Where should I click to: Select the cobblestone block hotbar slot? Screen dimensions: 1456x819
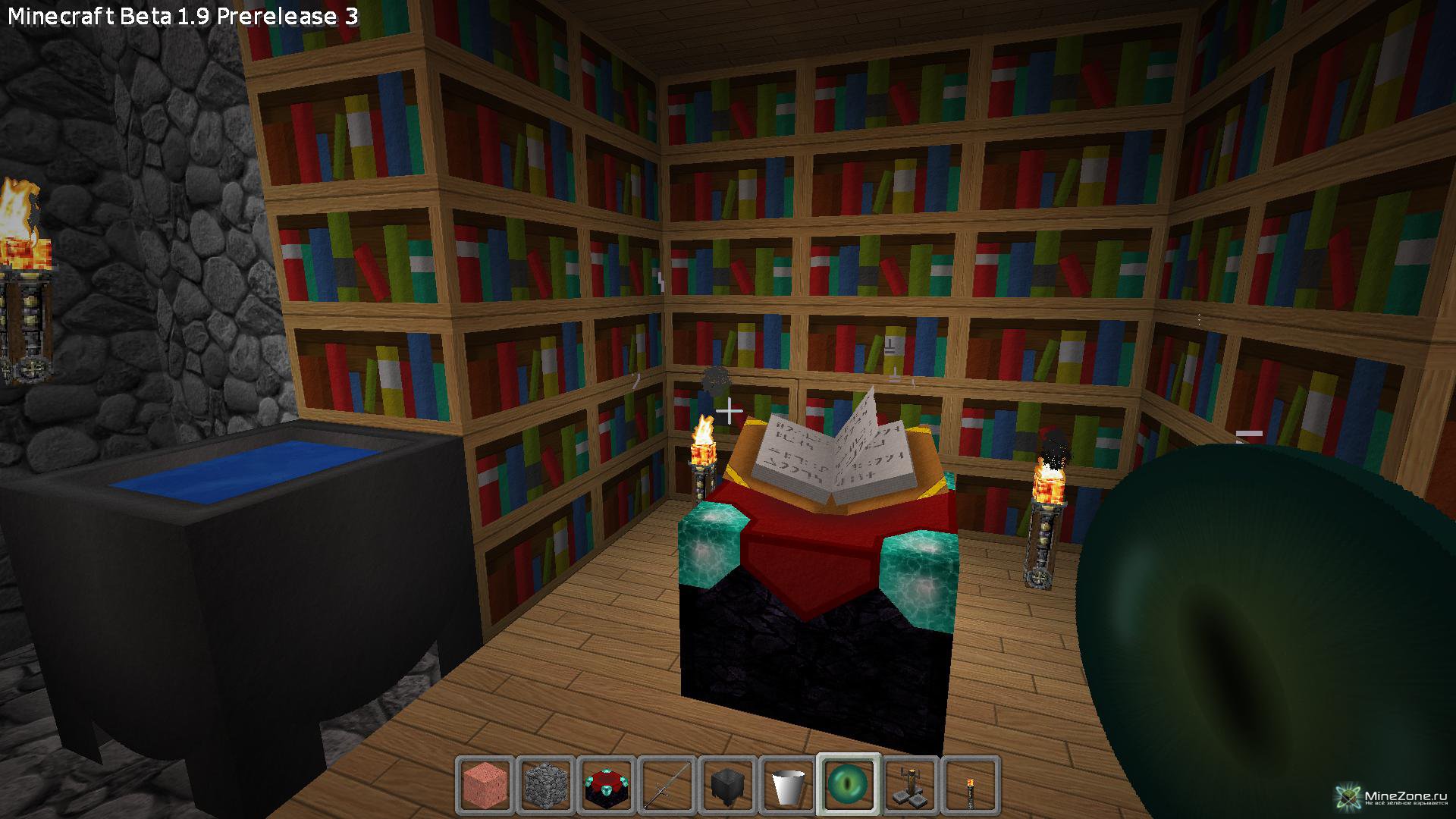click(x=546, y=785)
